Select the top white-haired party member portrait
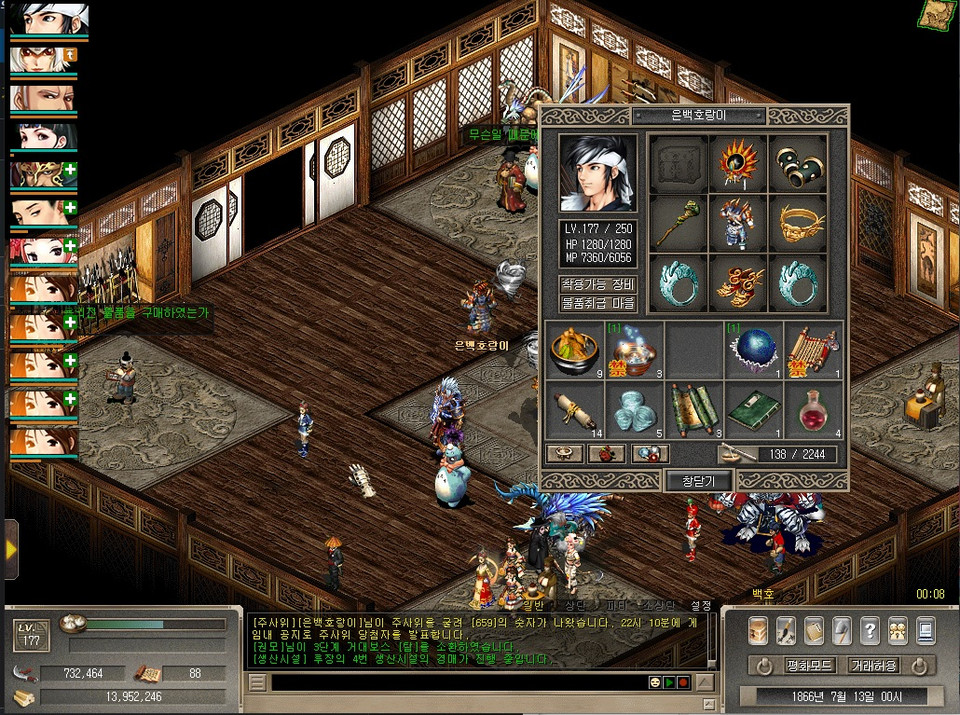Image resolution: width=960 pixels, height=715 pixels. pos(49,18)
